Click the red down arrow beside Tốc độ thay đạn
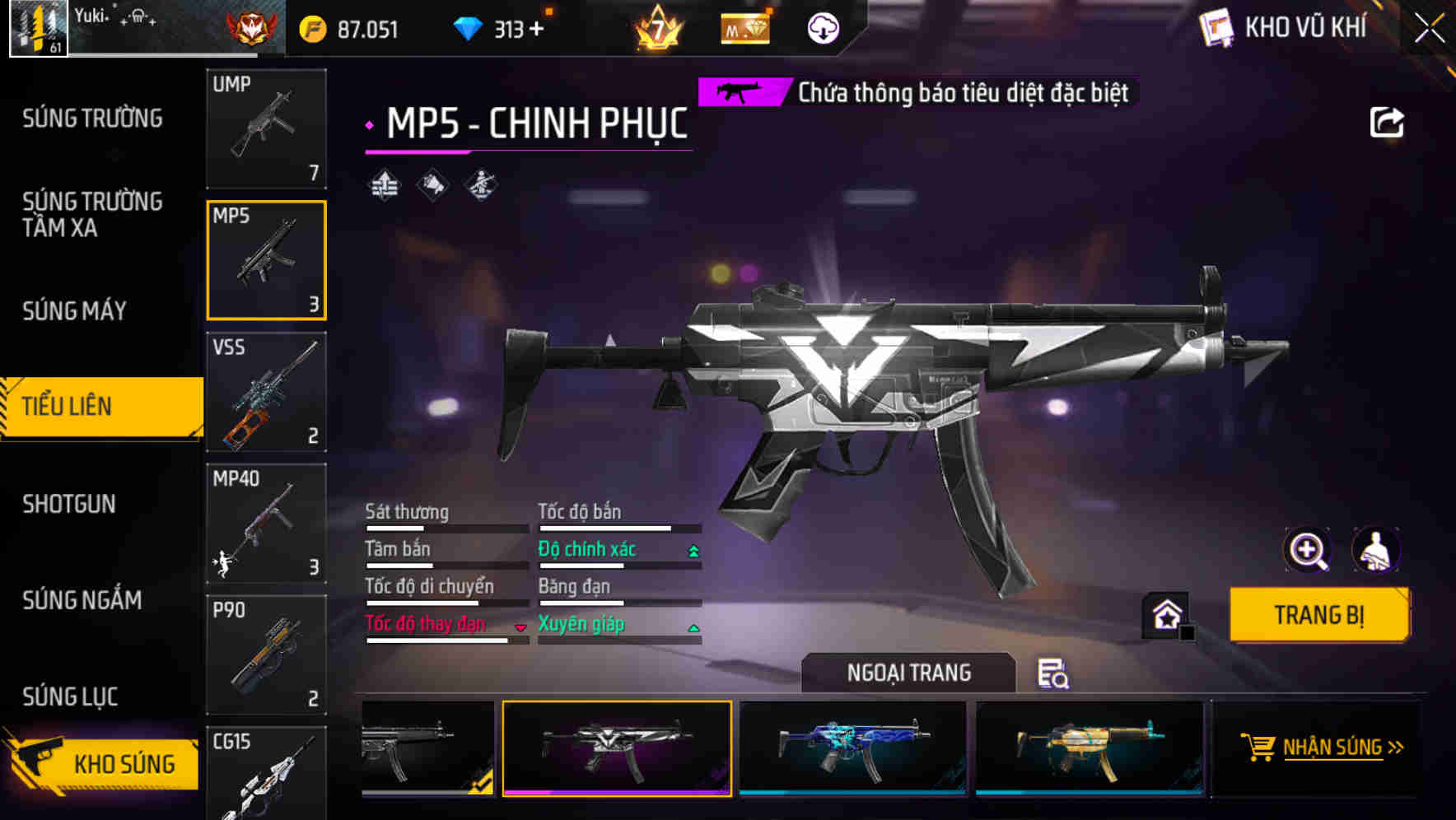 point(521,626)
